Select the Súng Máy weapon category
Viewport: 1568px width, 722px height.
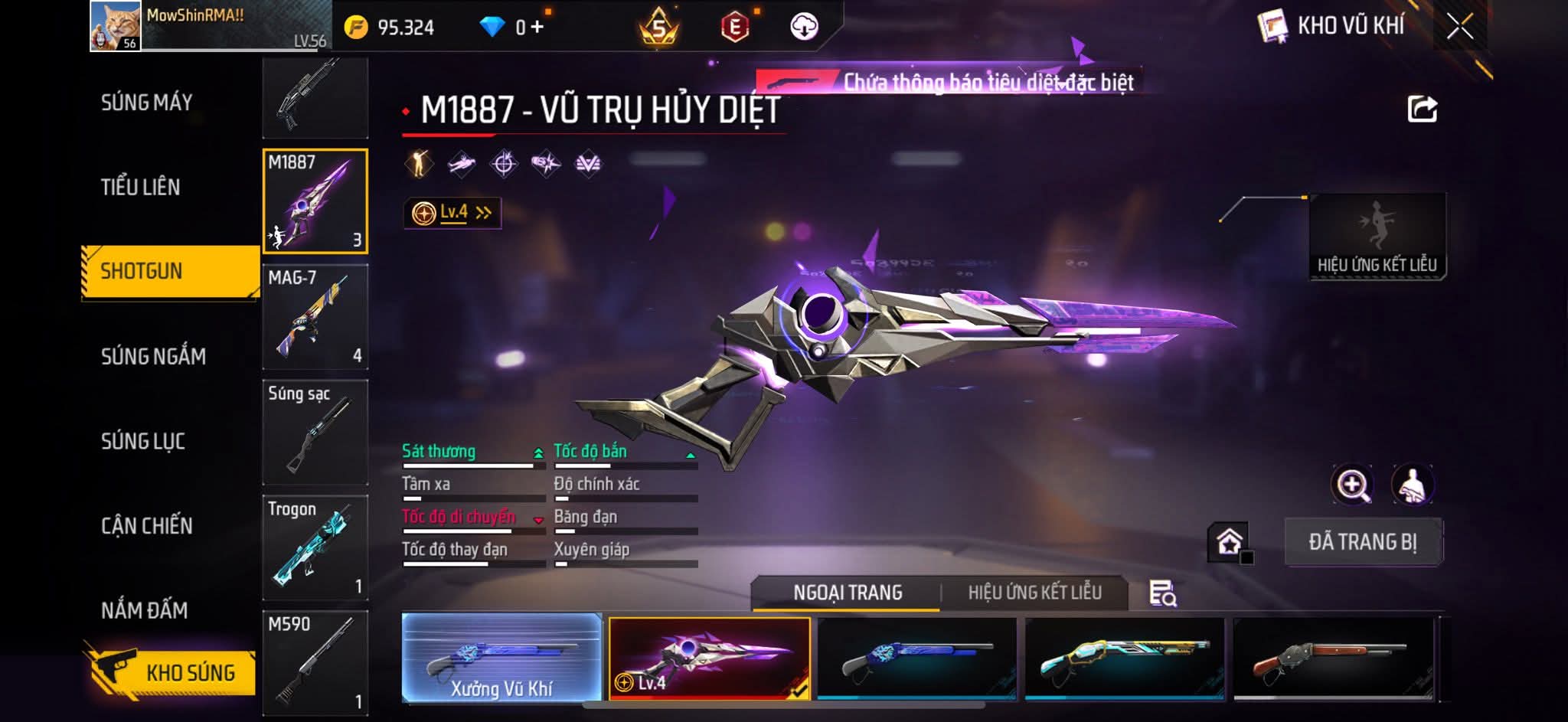pyautogui.click(x=147, y=103)
